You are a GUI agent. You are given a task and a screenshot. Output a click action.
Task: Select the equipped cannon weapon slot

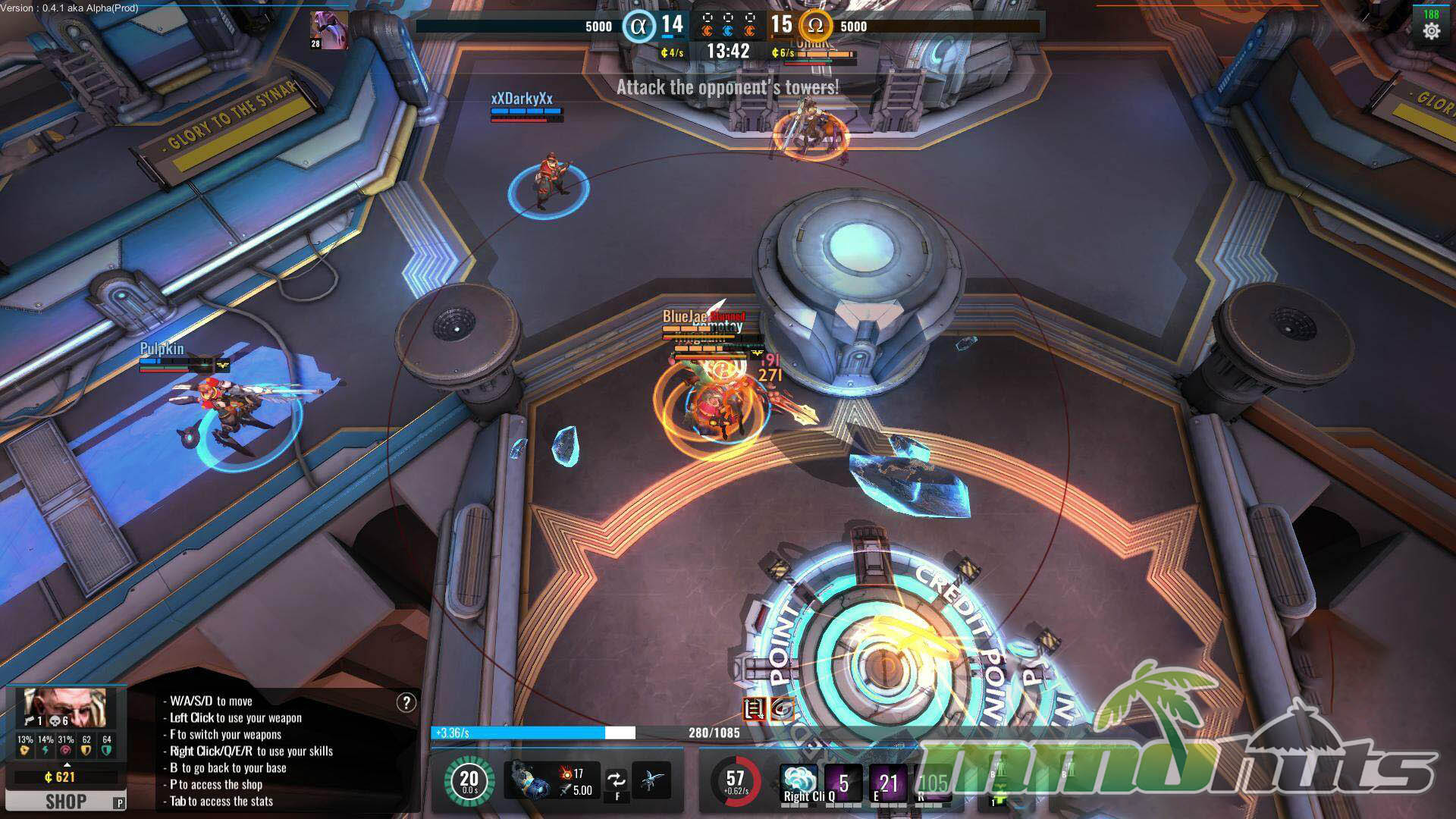tap(529, 781)
